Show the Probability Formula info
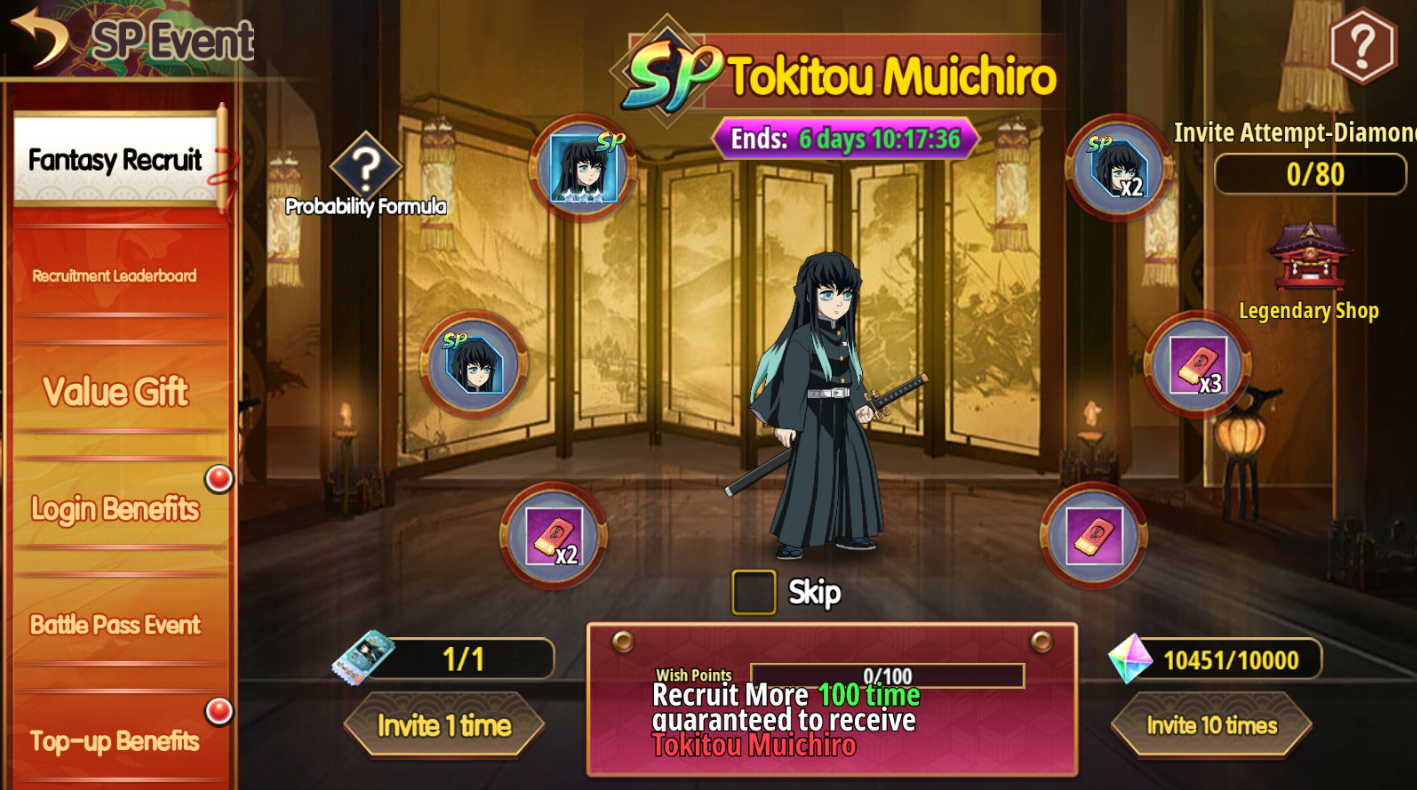This screenshot has width=1417, height=790. pos(365,168)
